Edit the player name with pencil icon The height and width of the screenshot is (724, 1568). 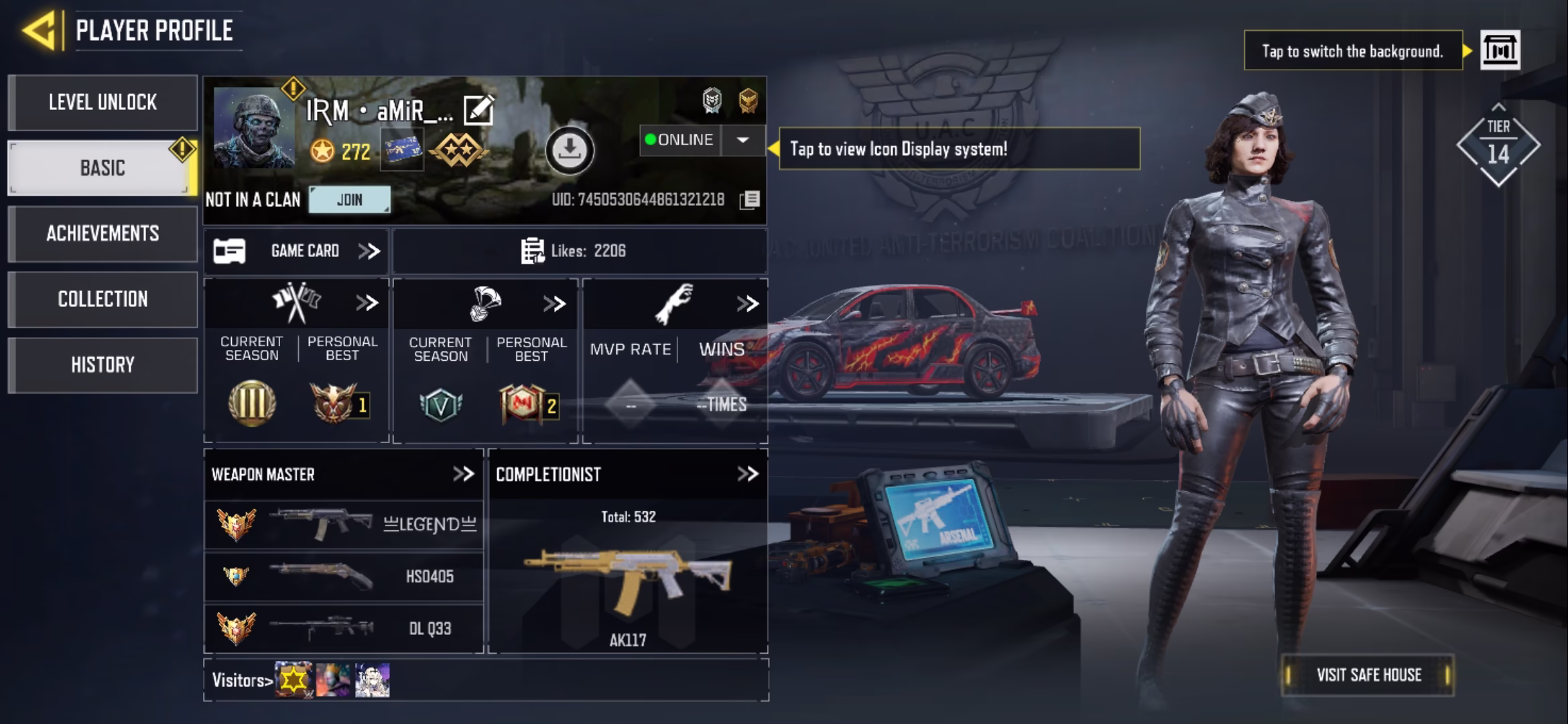point(478,111)
